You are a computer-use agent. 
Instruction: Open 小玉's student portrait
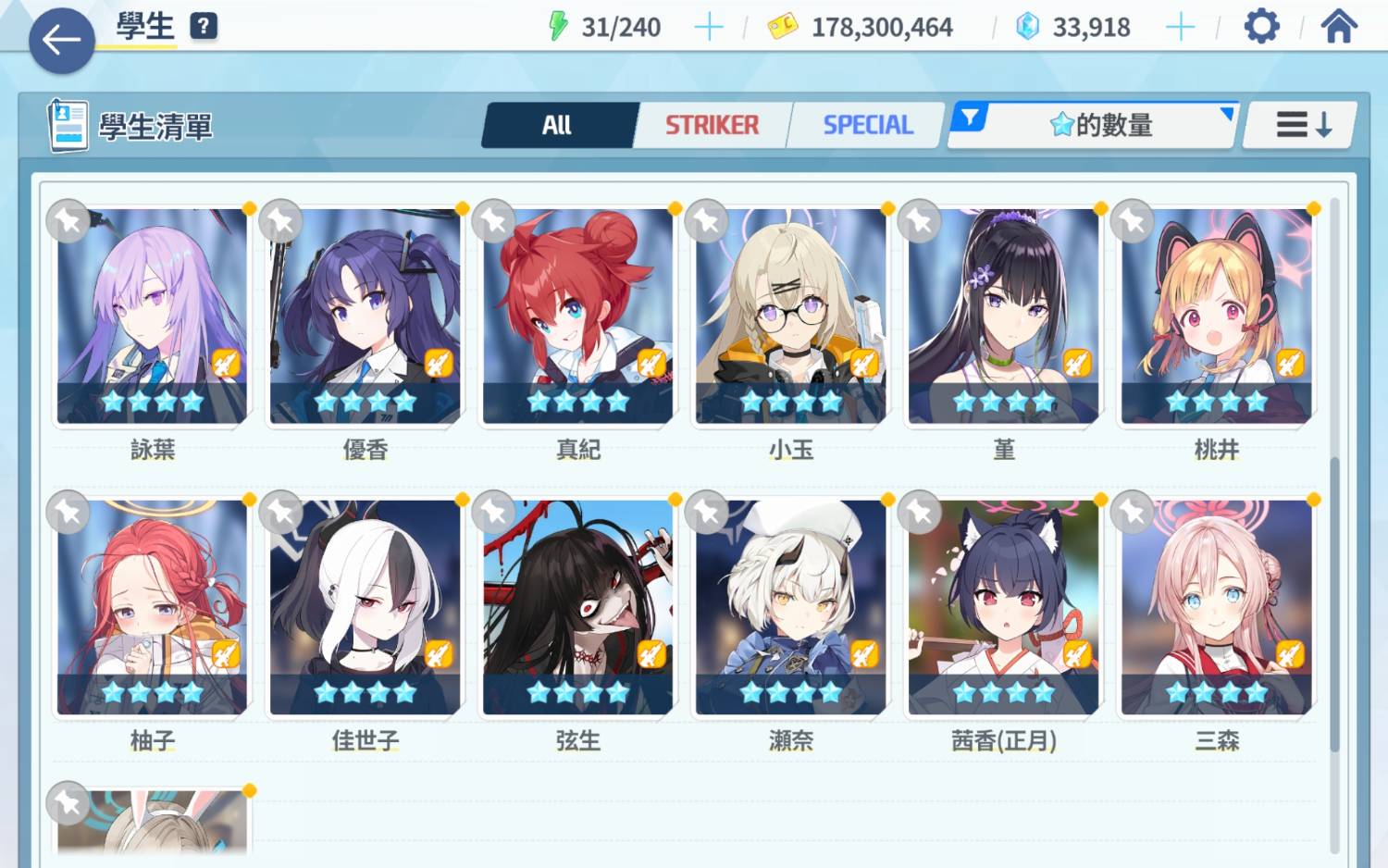click(790, 316)
